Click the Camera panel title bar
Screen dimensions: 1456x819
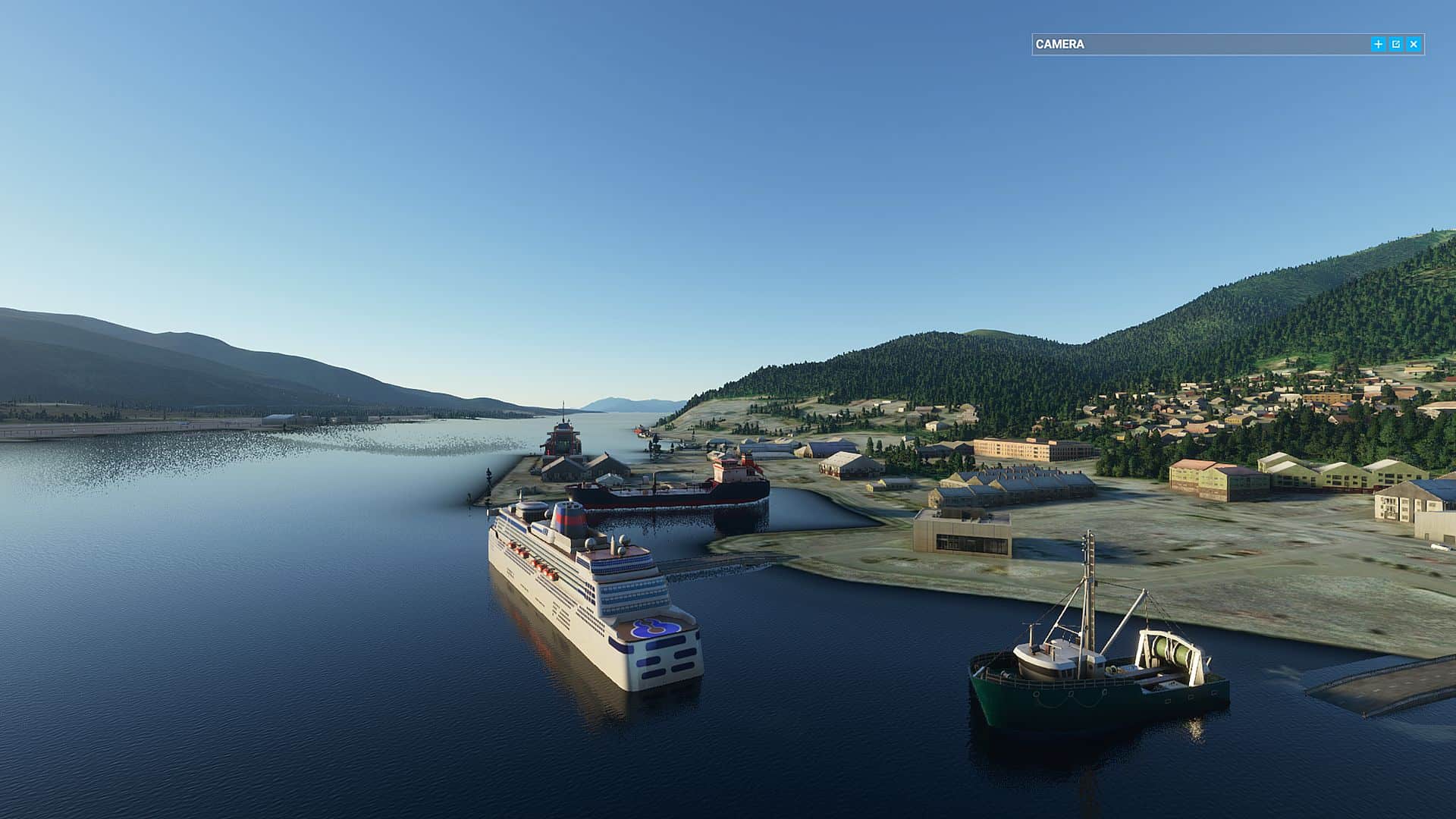(1198, 45)
